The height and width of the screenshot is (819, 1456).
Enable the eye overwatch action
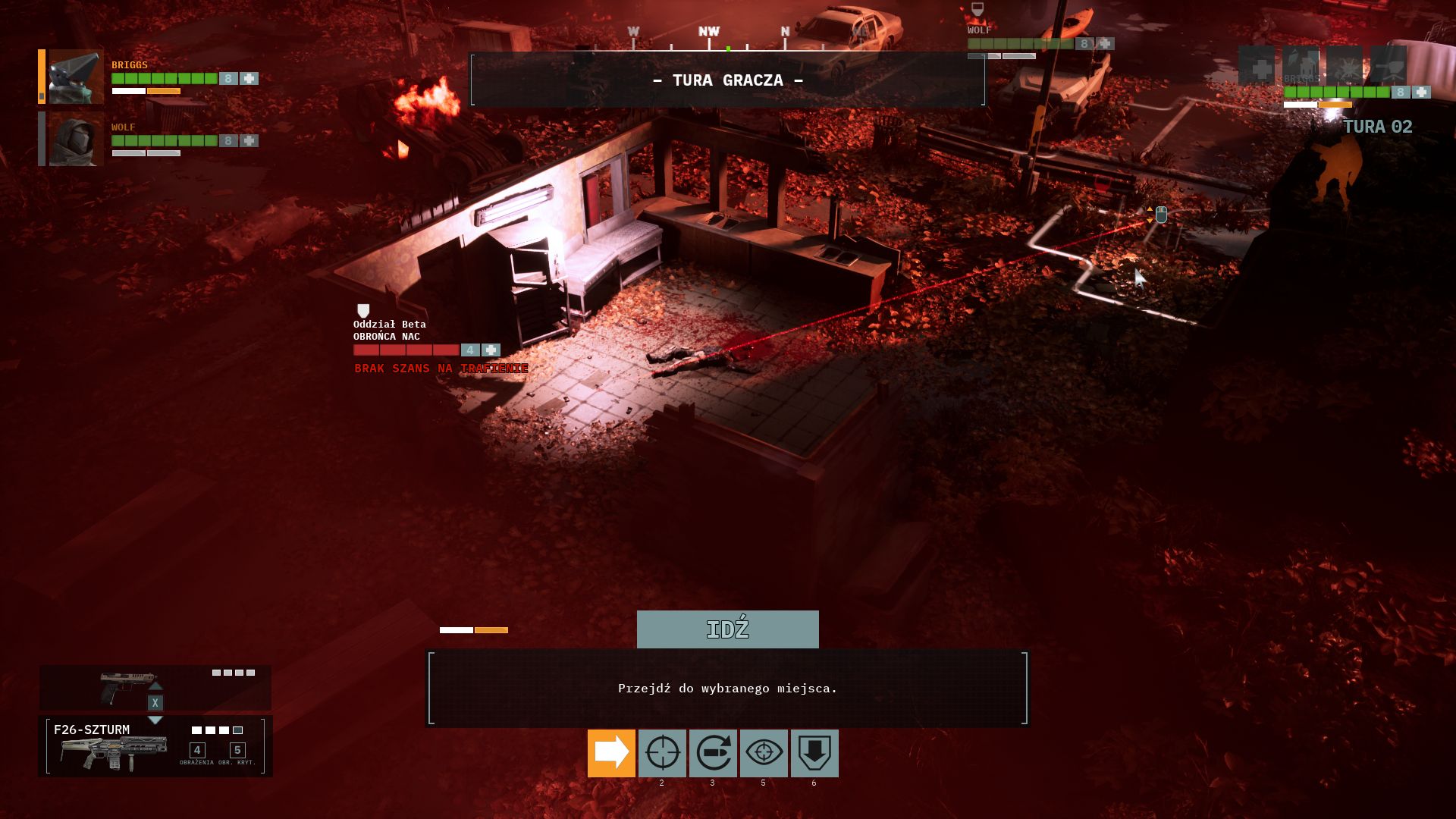[764, 753]
